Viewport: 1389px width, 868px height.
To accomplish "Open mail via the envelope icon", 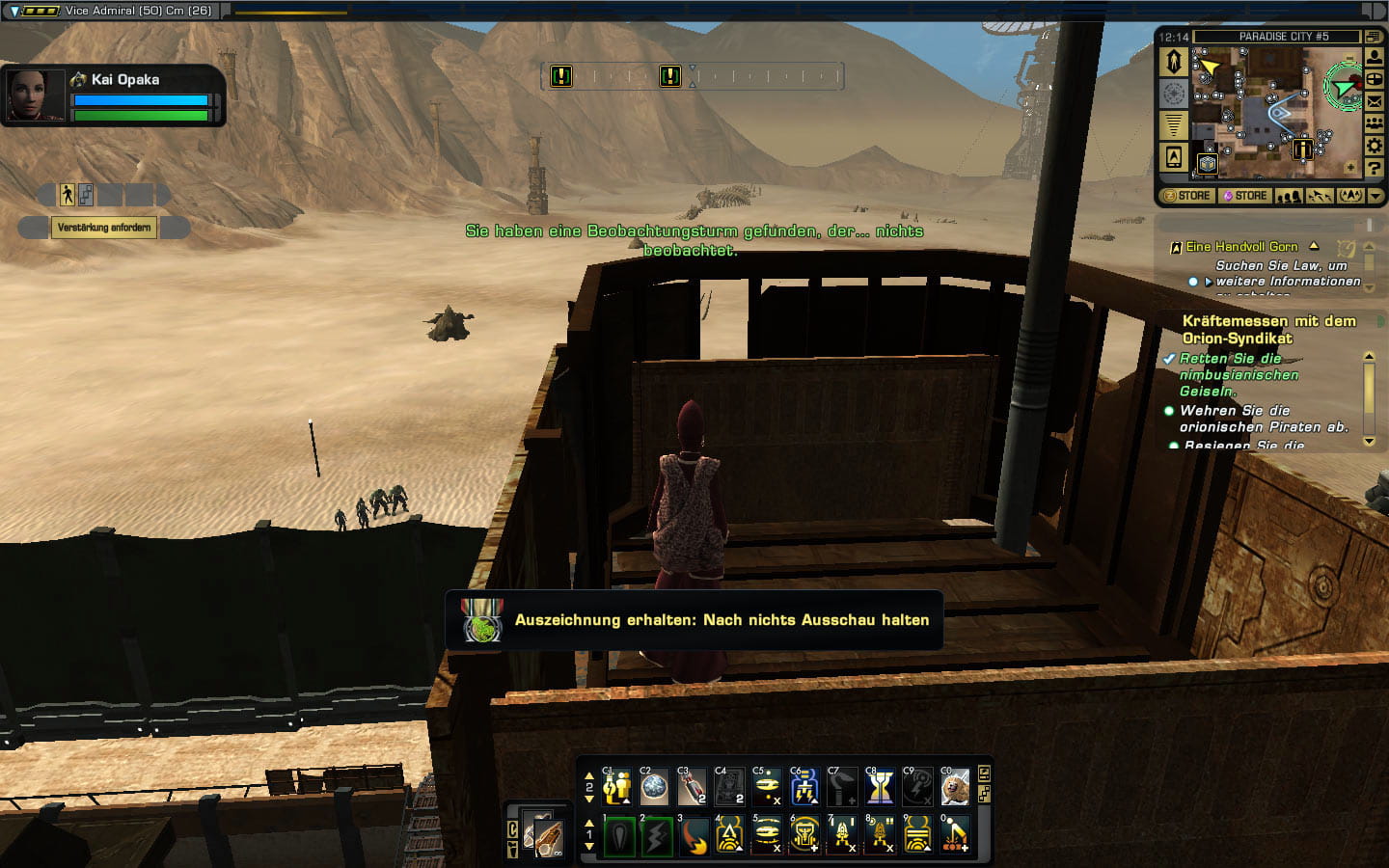I will (1374, 101).
